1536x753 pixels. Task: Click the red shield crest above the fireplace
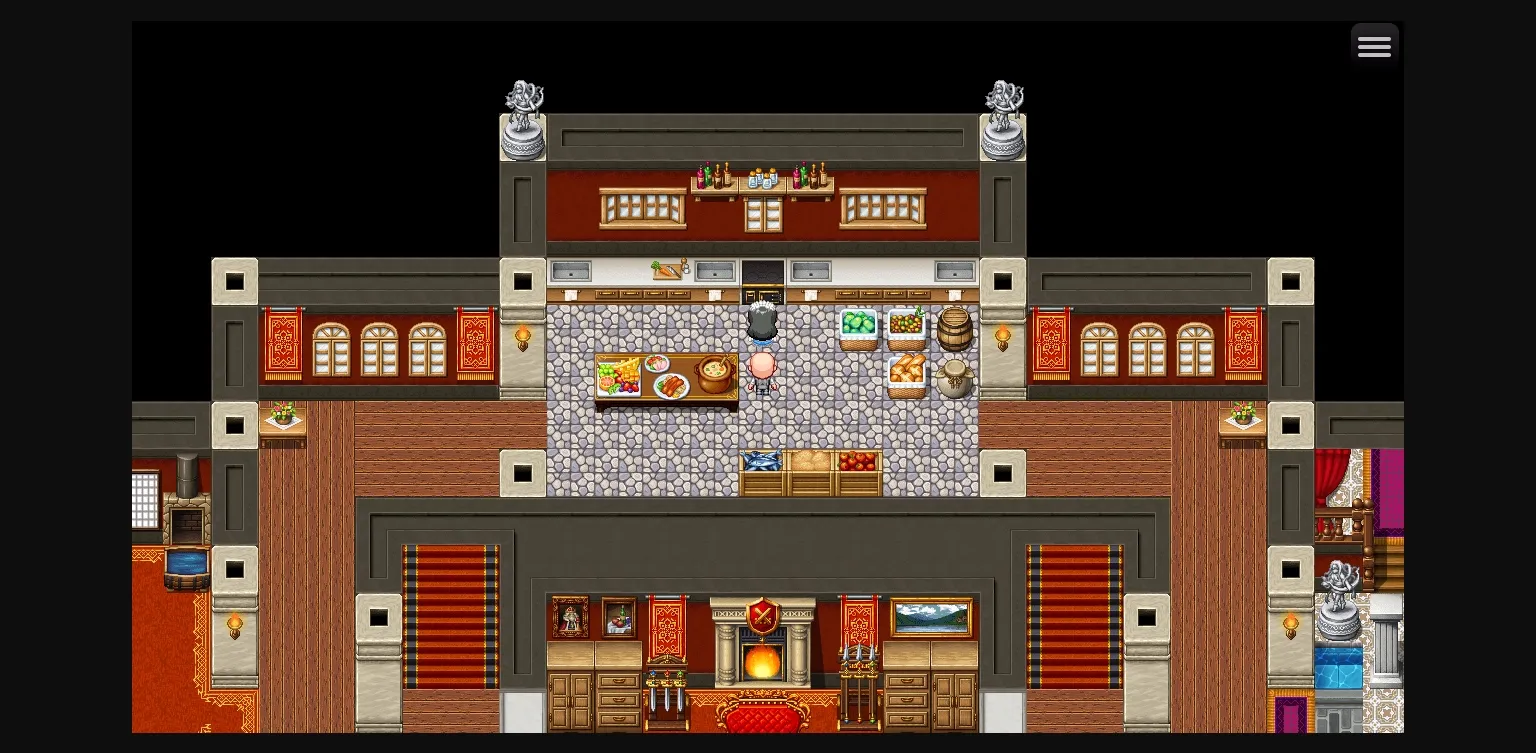point(762,614)
